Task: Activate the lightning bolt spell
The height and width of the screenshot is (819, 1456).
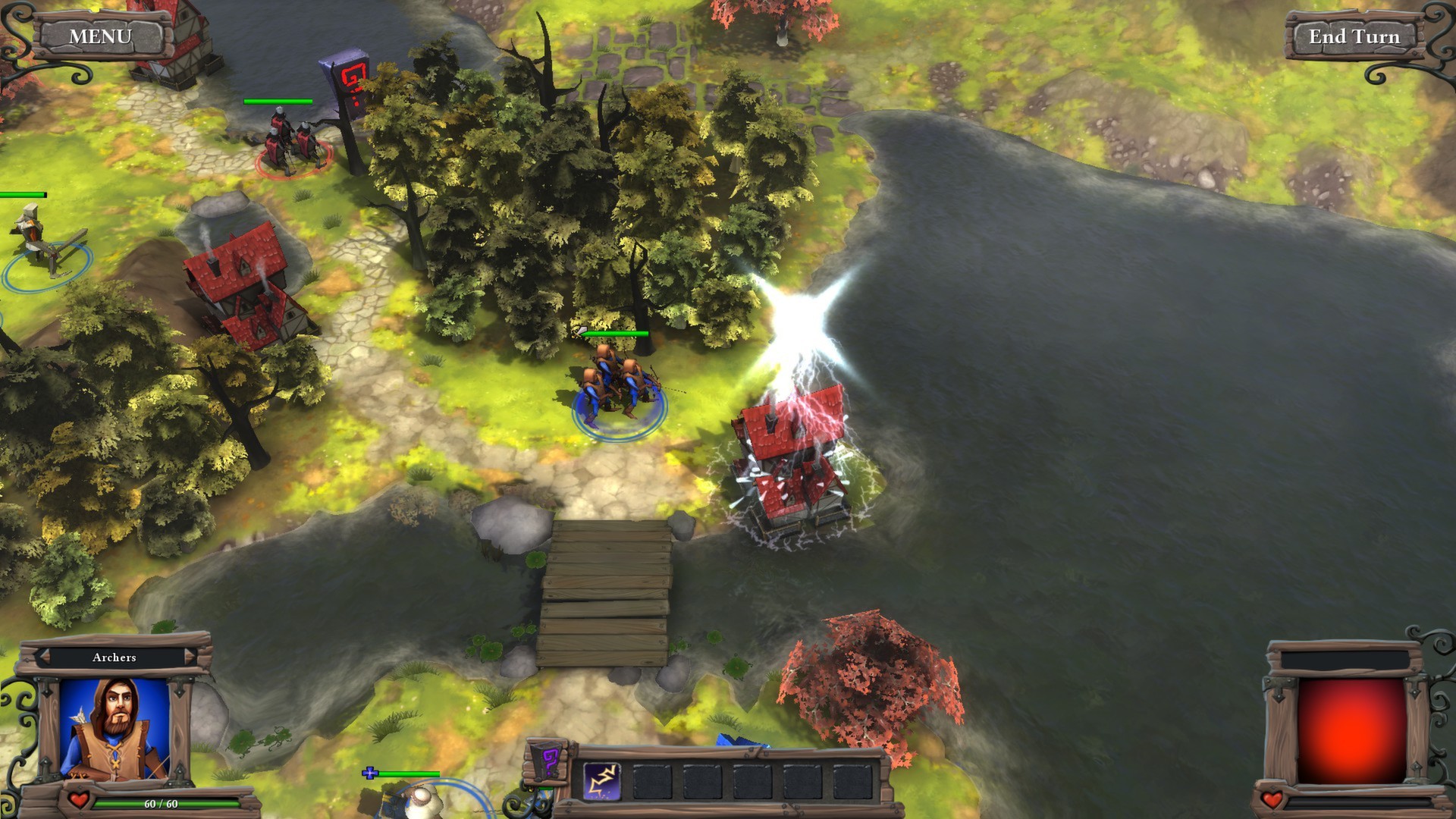Action: (x=602, y=782)
